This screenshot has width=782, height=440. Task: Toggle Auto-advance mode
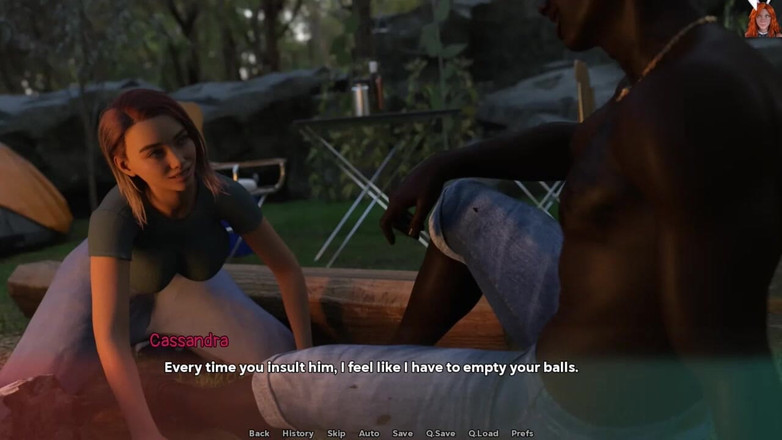(x=369, y=433)
